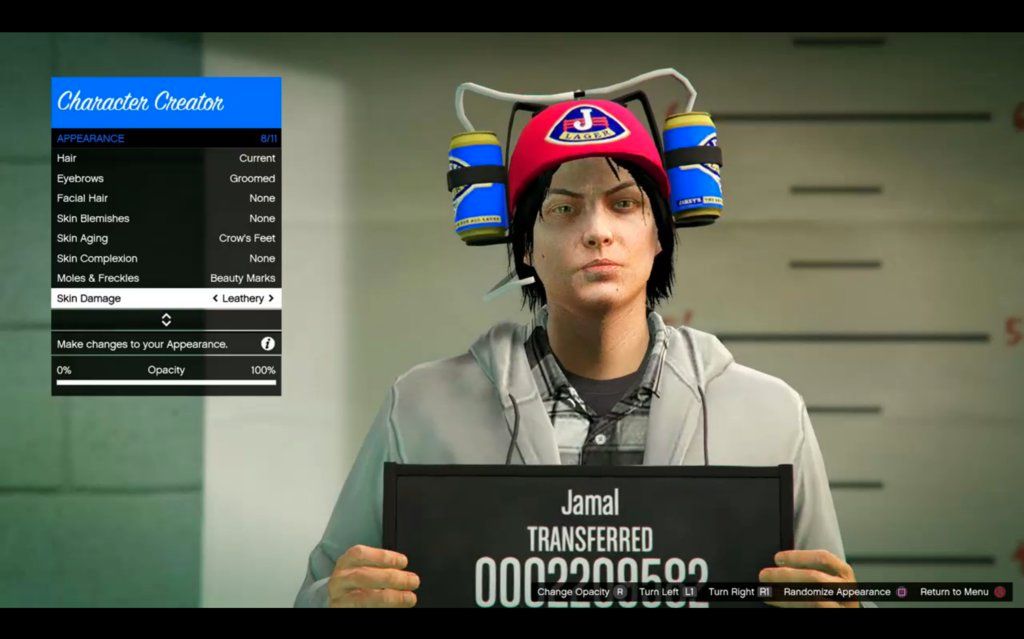Click the right arrow beside Leathery

click(271, 298)
